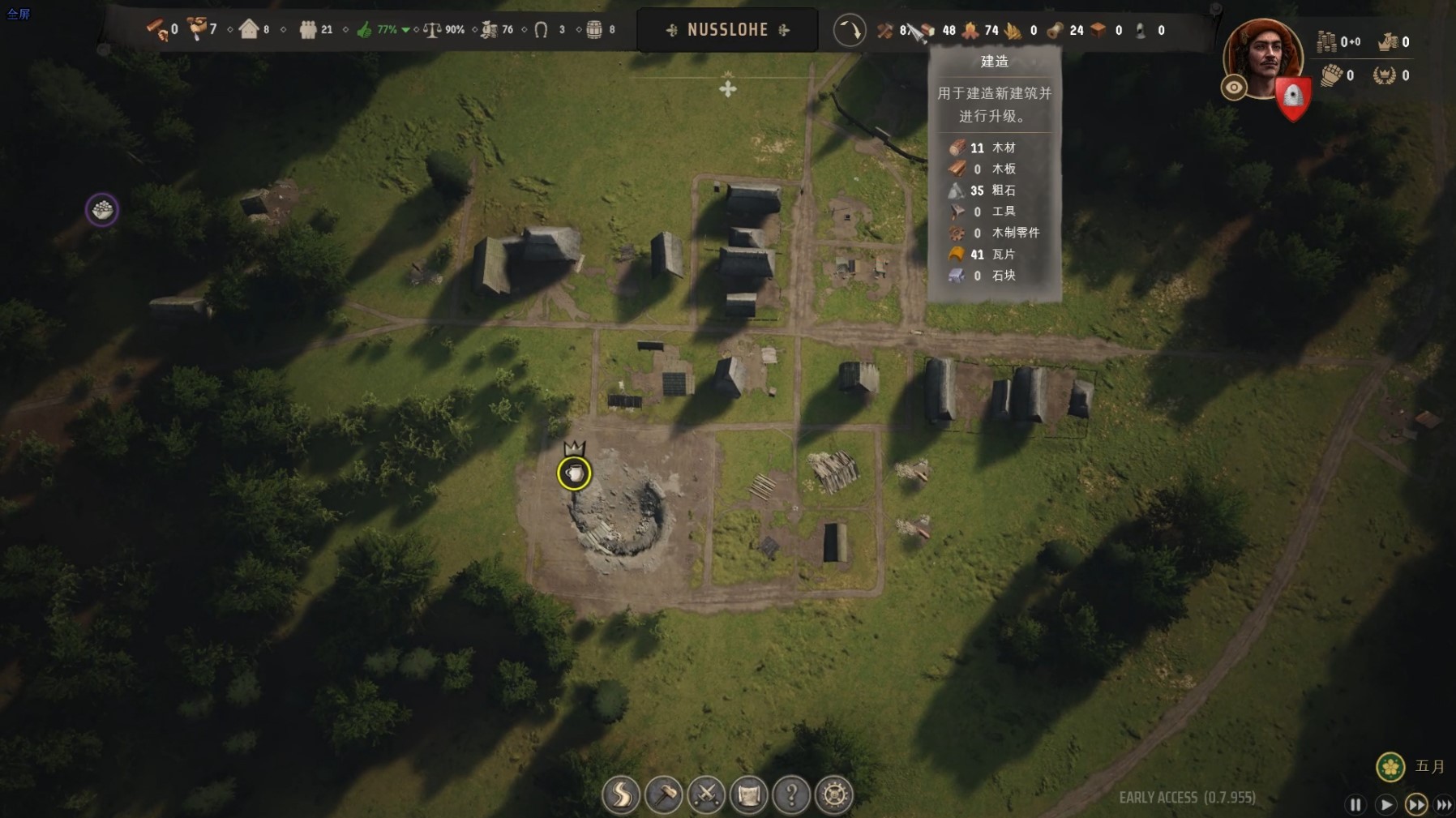1456x818 pixels.
Task: Open the road building tool
Action: pyautogui.click(x=621, y=794)
